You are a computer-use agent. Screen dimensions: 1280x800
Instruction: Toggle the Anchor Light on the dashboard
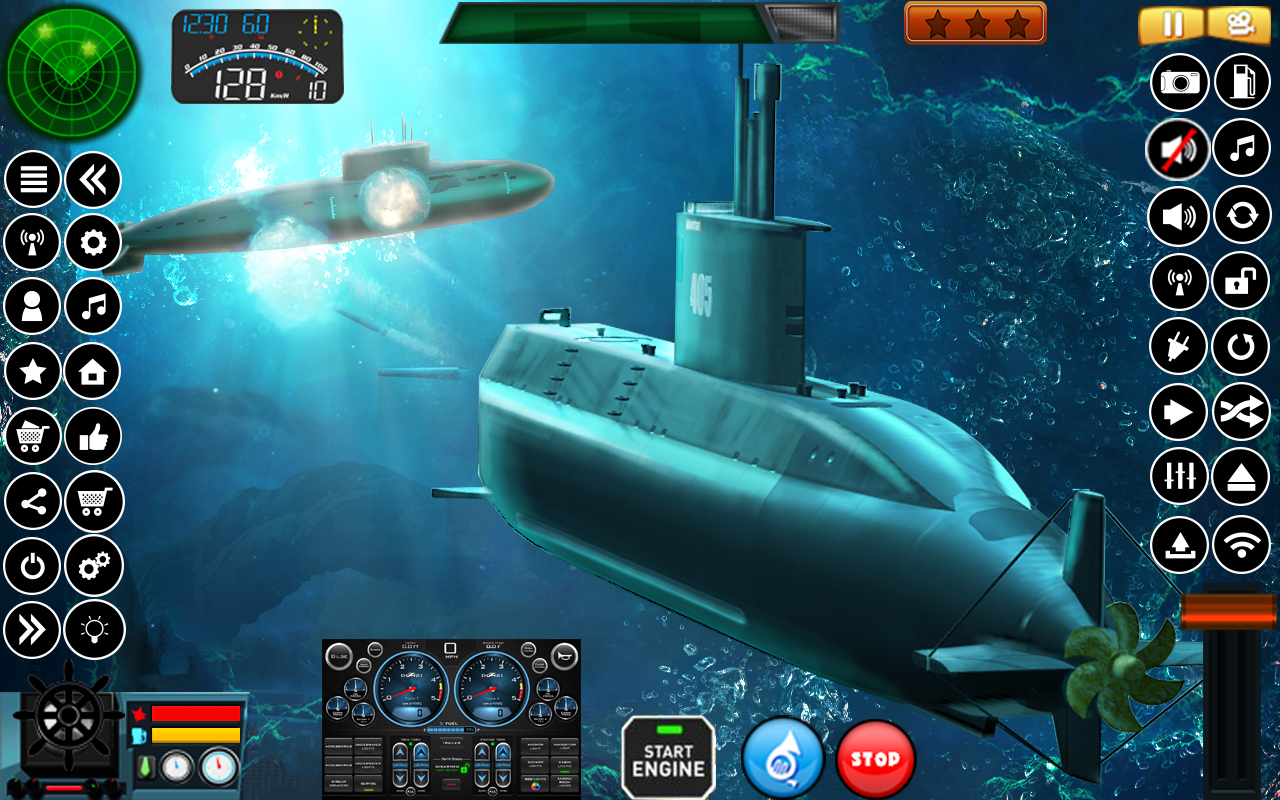(x=534, y=747)
